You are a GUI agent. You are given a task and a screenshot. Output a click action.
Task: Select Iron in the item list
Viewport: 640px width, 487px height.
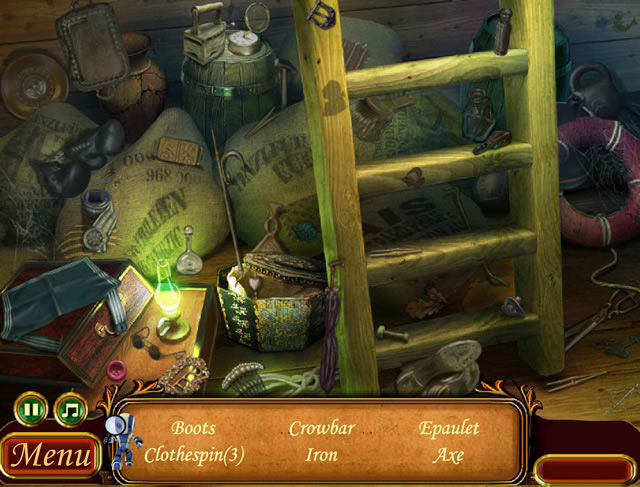[x=322, y=455]
